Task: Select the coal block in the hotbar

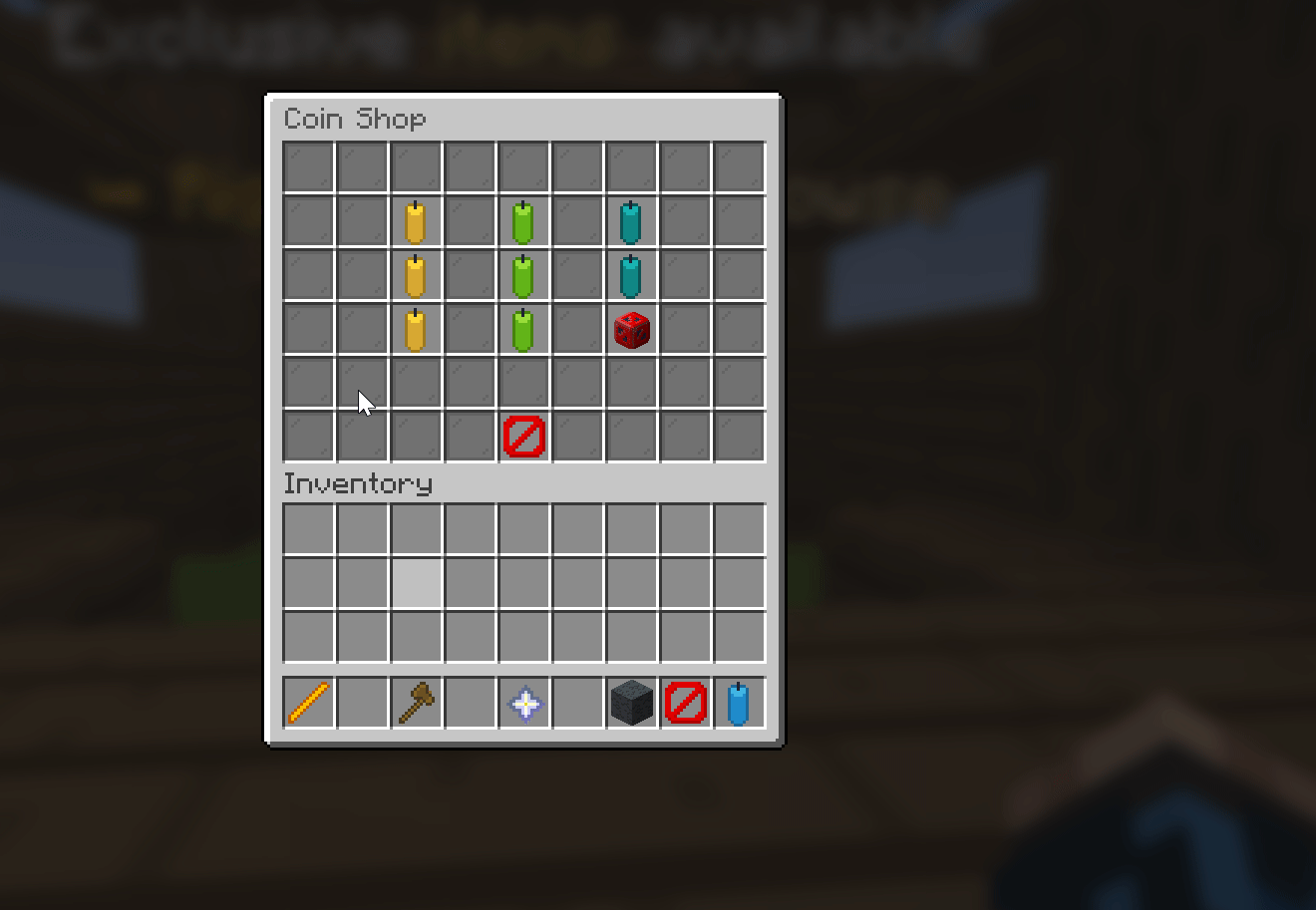Action: point(631,702)
